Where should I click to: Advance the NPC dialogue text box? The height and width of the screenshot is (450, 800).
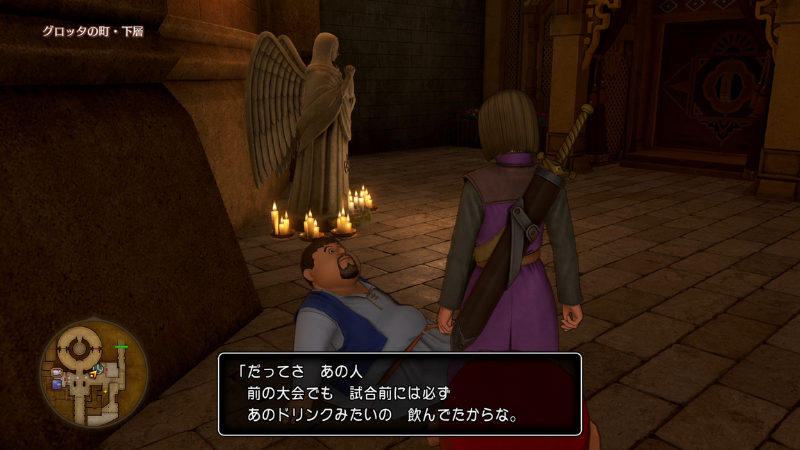click(x=399, y=393)
